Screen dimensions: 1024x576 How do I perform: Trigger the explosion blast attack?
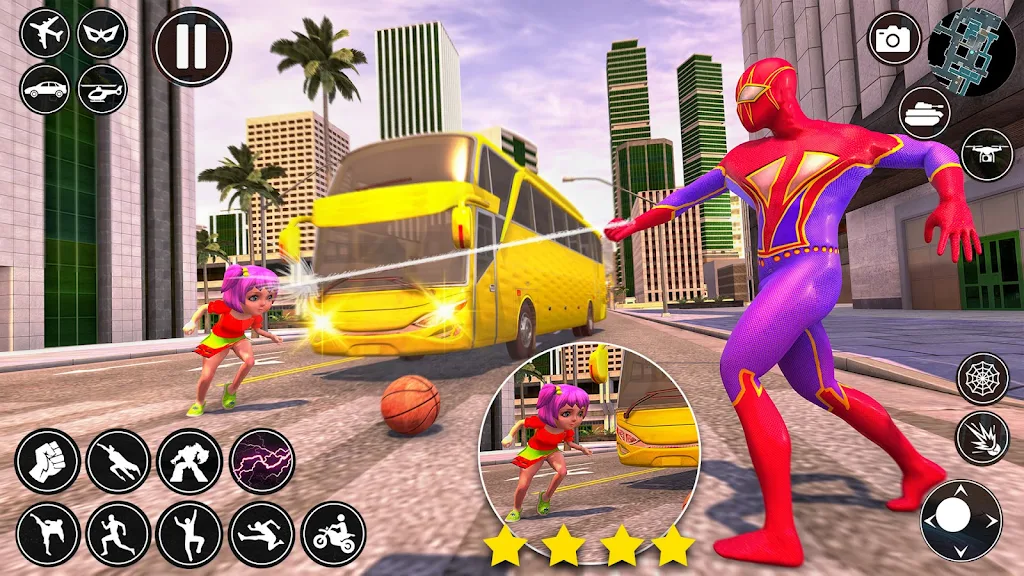983,437
